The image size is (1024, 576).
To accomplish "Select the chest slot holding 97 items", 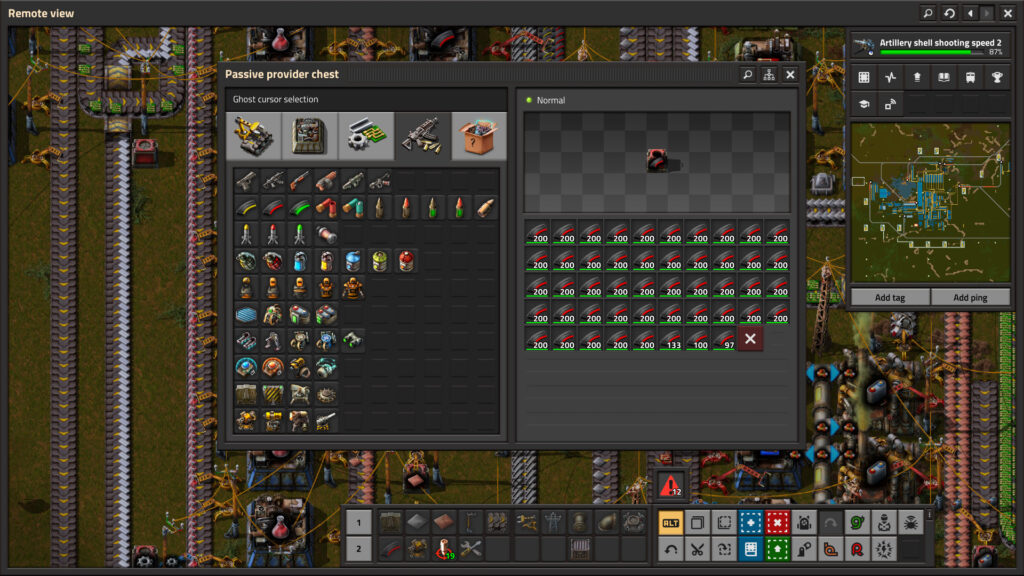I will 724,339.
